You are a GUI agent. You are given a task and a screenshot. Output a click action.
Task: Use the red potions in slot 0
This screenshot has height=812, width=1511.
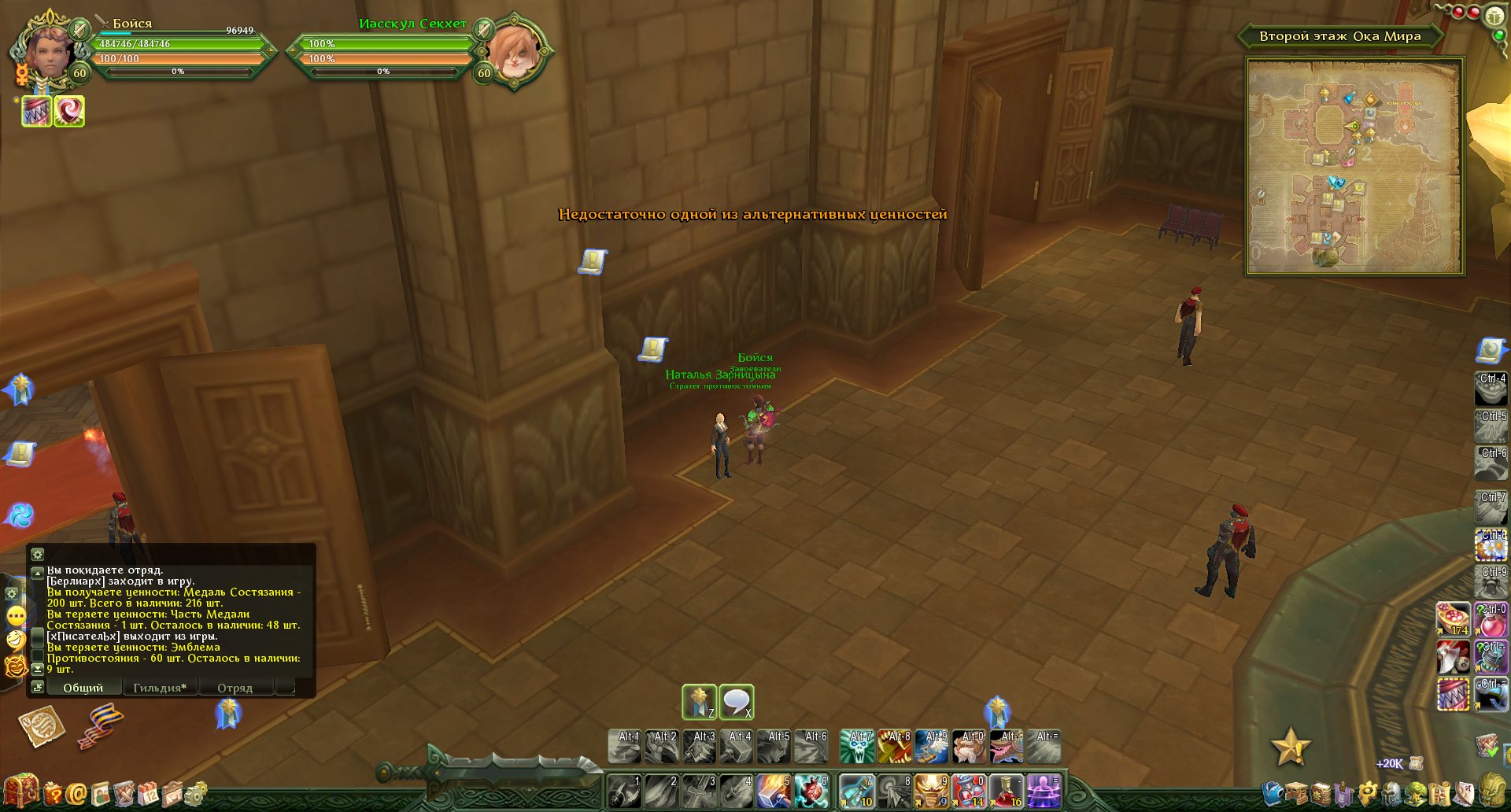tap(969, 792)
